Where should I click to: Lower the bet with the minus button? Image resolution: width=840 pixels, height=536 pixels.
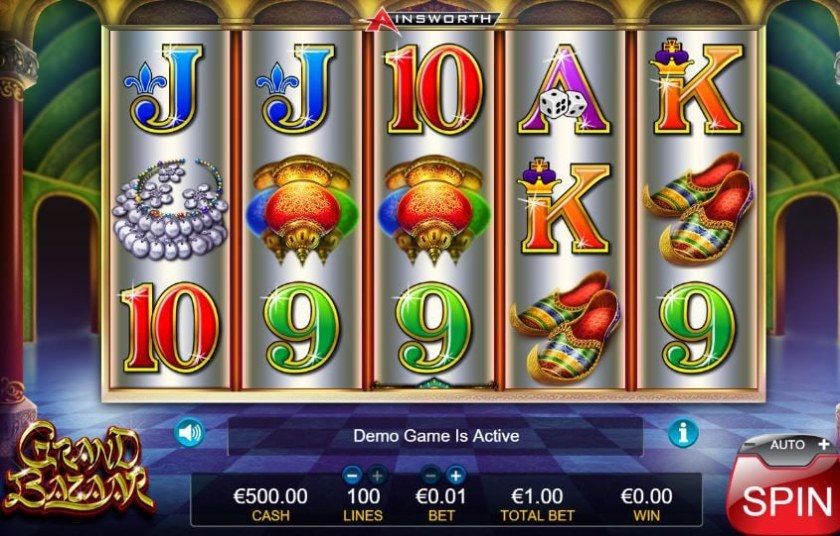tap(431, 476)
